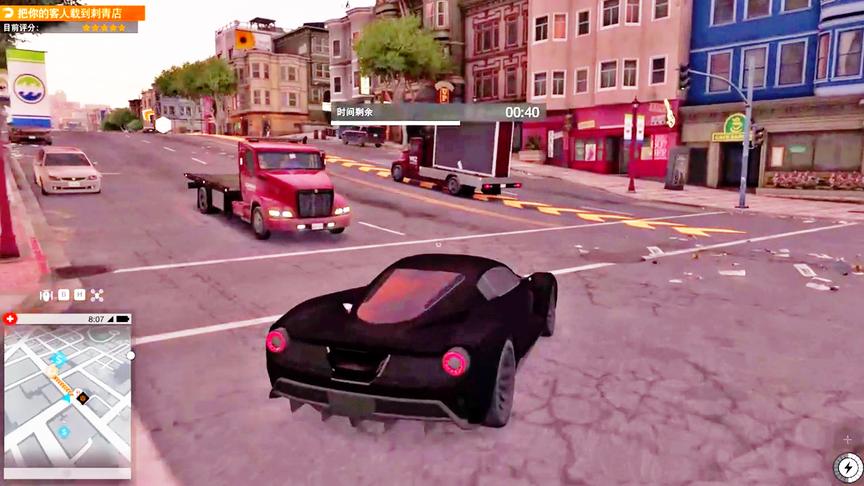Select the quadcopter drone icon above the minimap

pos(97,295)
